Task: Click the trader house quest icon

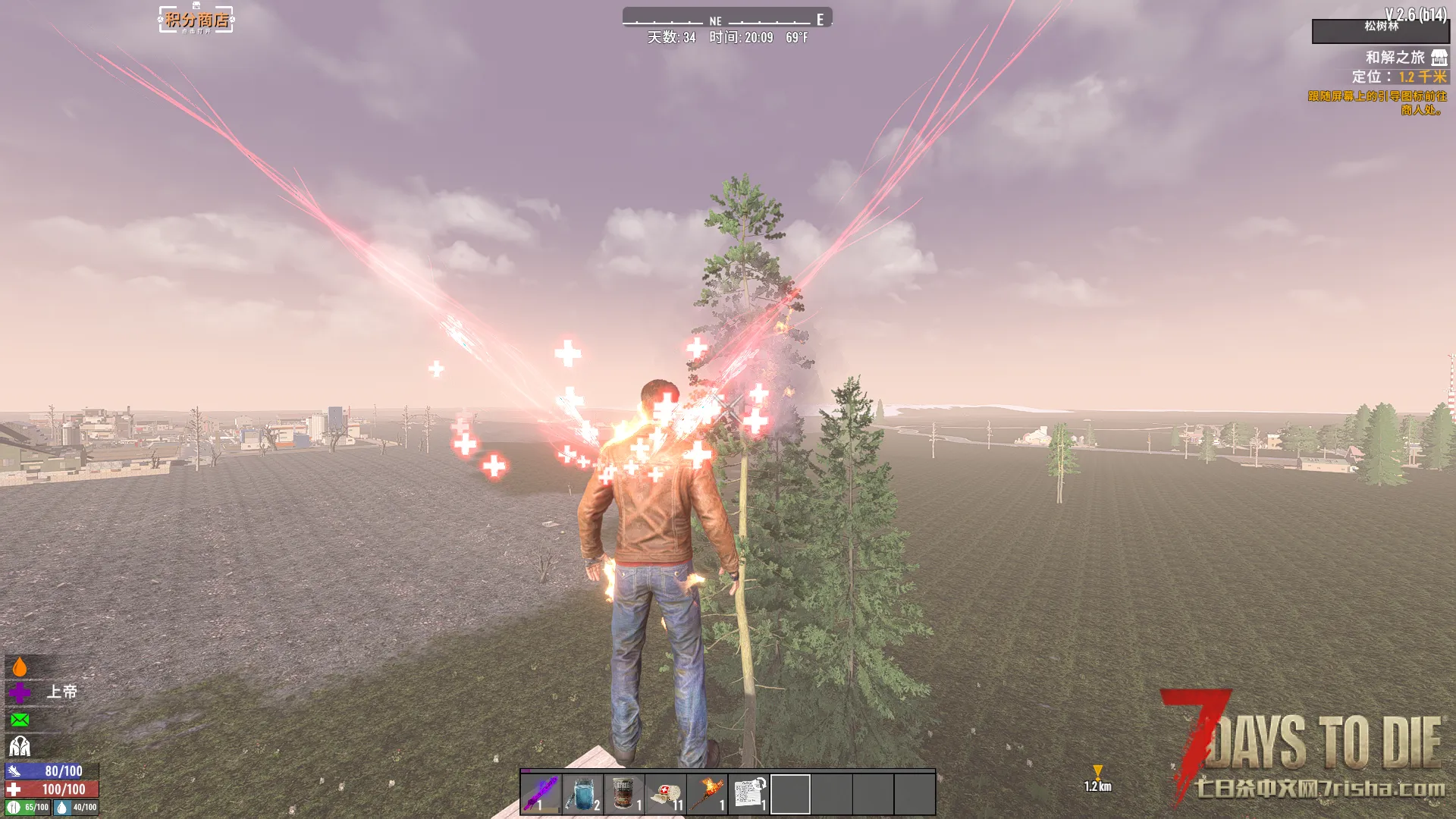Action: (1439, 58)
